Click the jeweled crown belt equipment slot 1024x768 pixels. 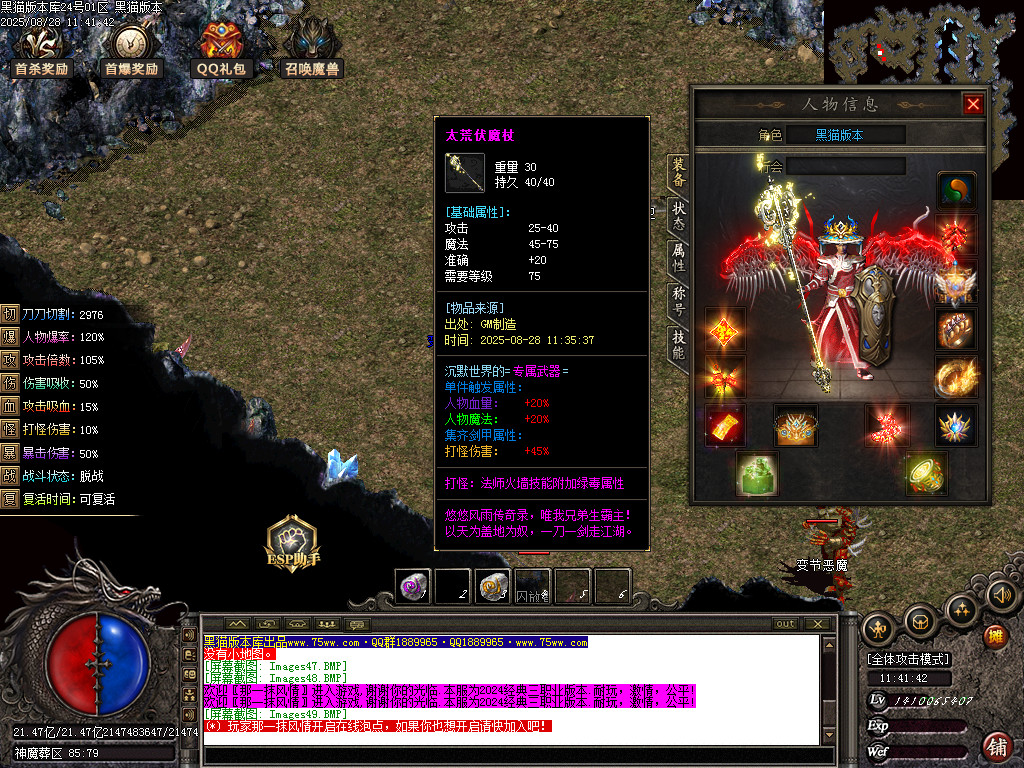(x=796, y=425)
